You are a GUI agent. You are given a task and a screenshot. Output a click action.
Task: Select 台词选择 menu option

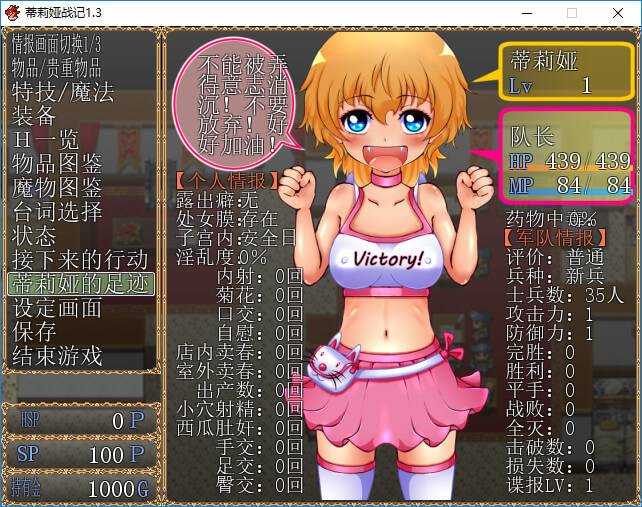(x=57, y=212)
